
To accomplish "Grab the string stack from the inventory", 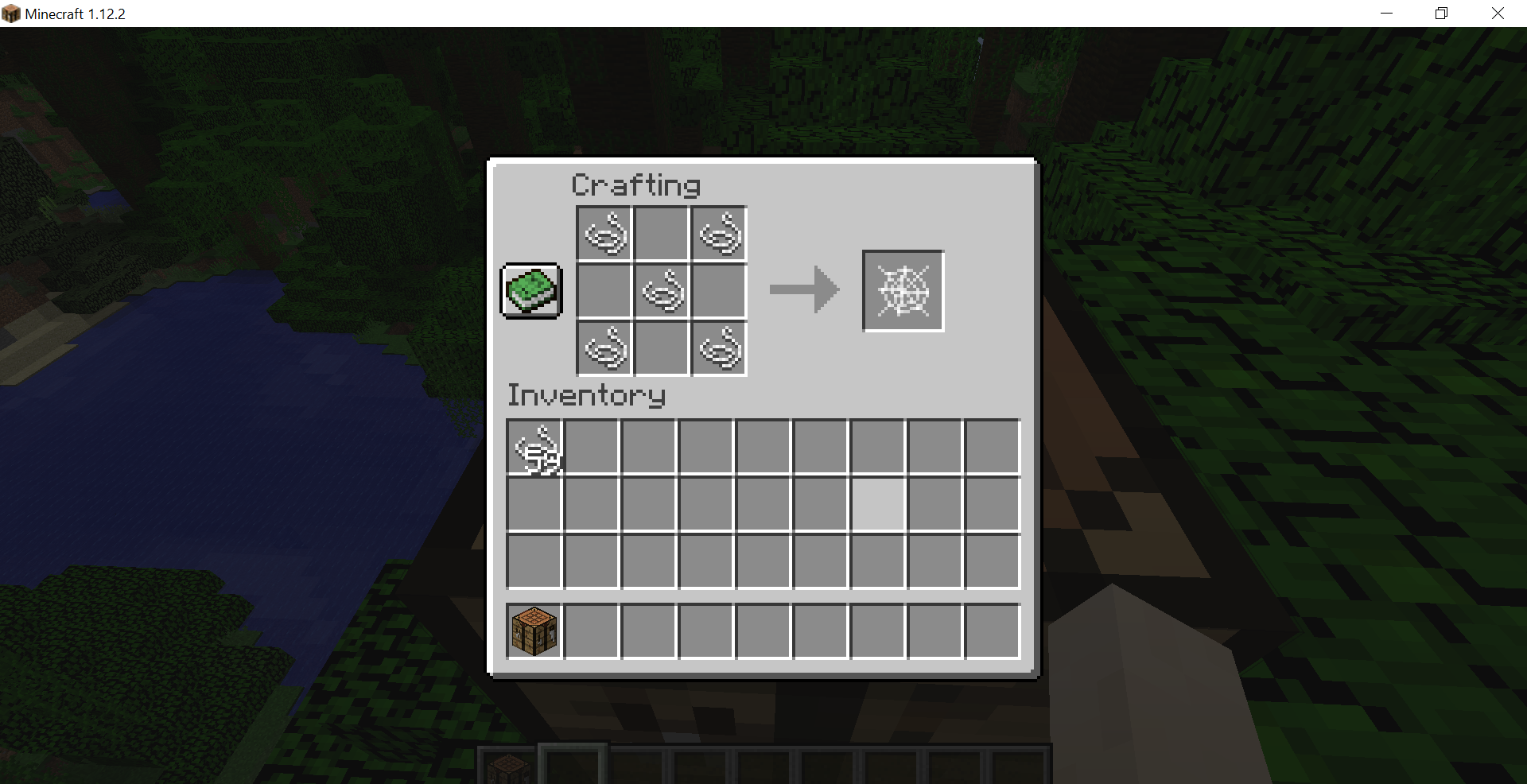I will [534, 447].
